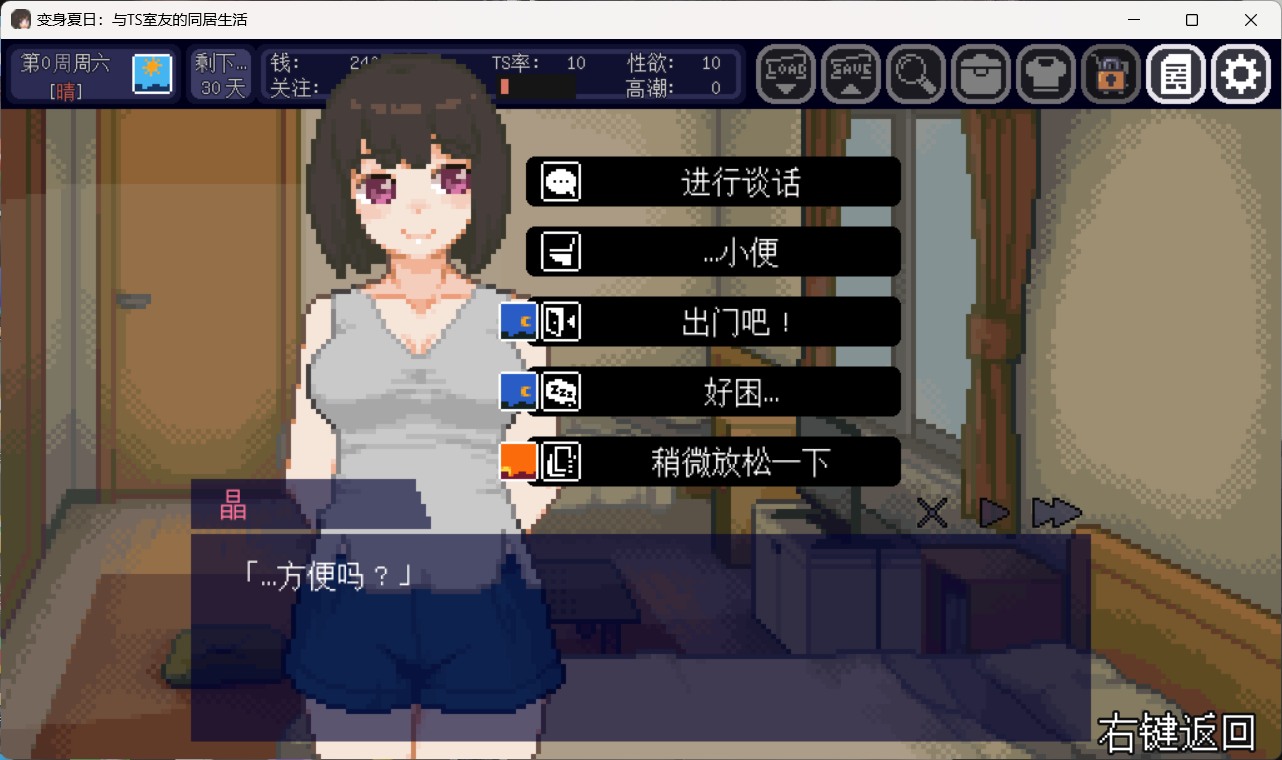Open the gear settings icon
Screen dimensions: 1282x760
click(1240, 74)
